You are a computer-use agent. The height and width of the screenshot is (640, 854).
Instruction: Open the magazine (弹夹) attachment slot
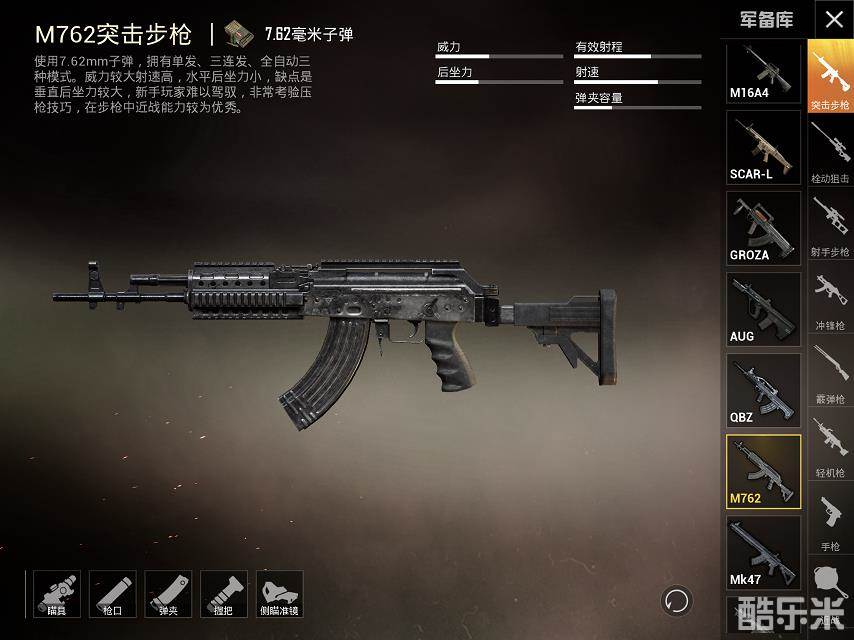click(x=168, y=594)
